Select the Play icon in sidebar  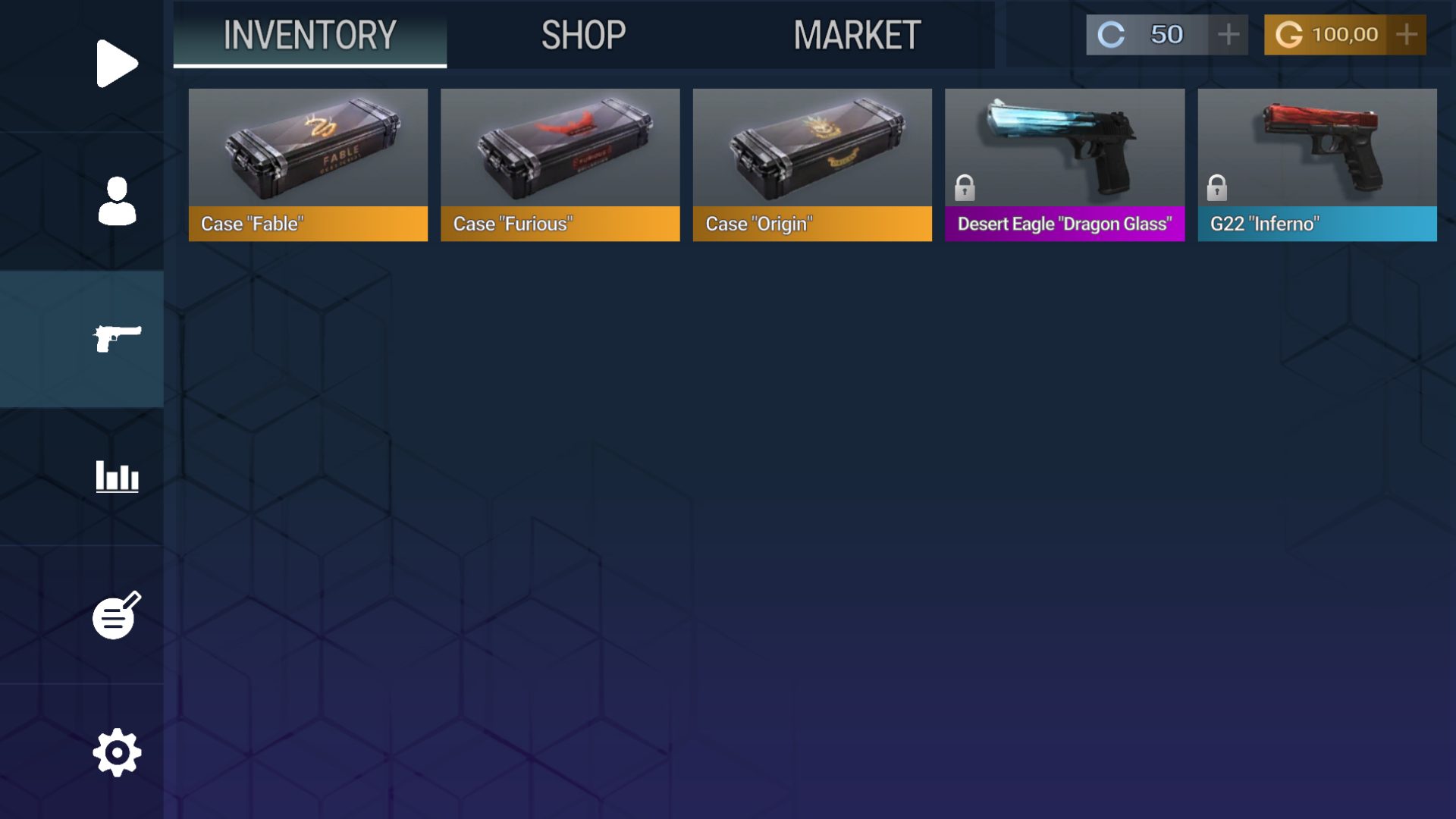pos(117,64)
